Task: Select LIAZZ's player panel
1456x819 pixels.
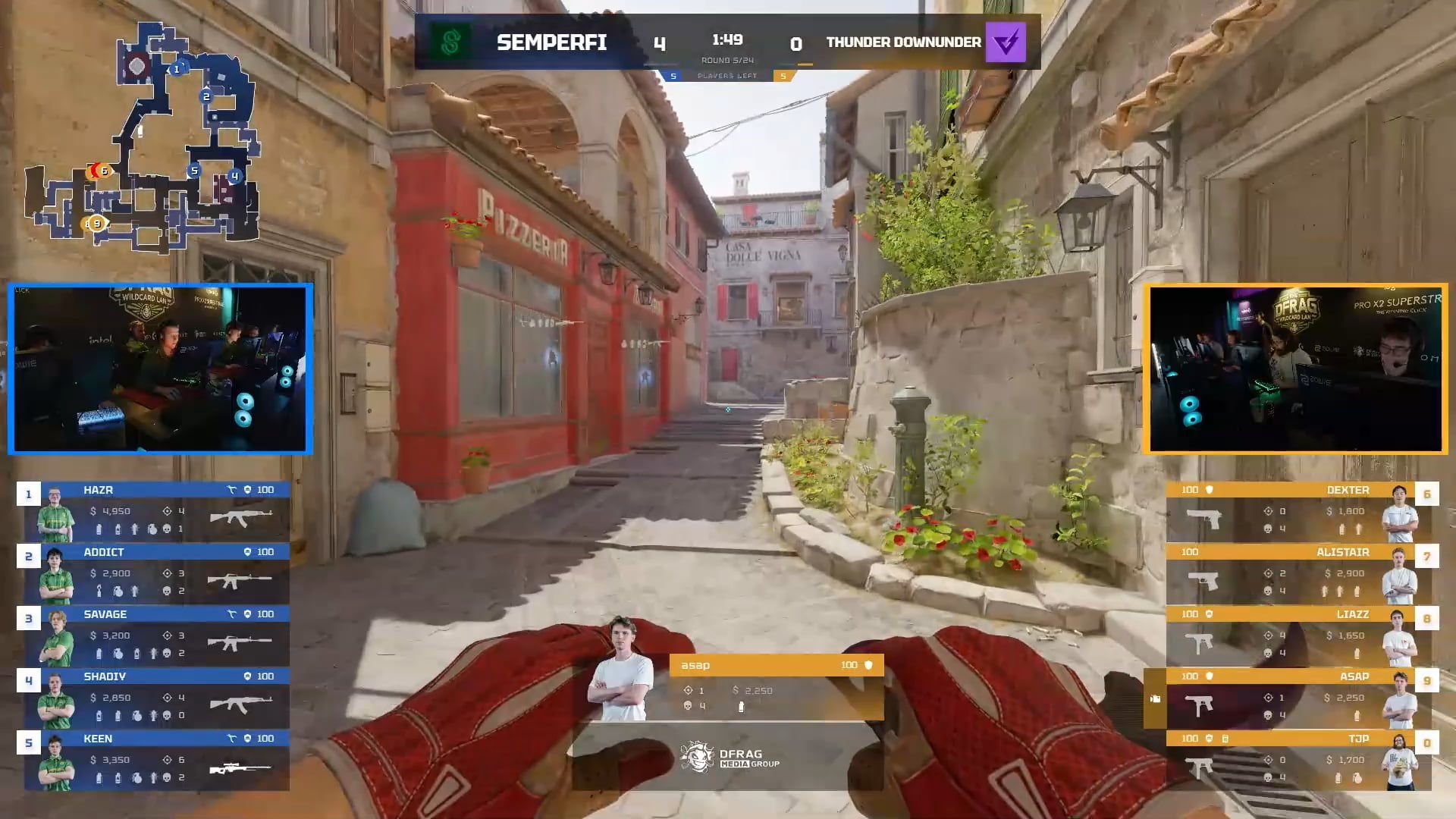Action: click(x=1298, y=635)
